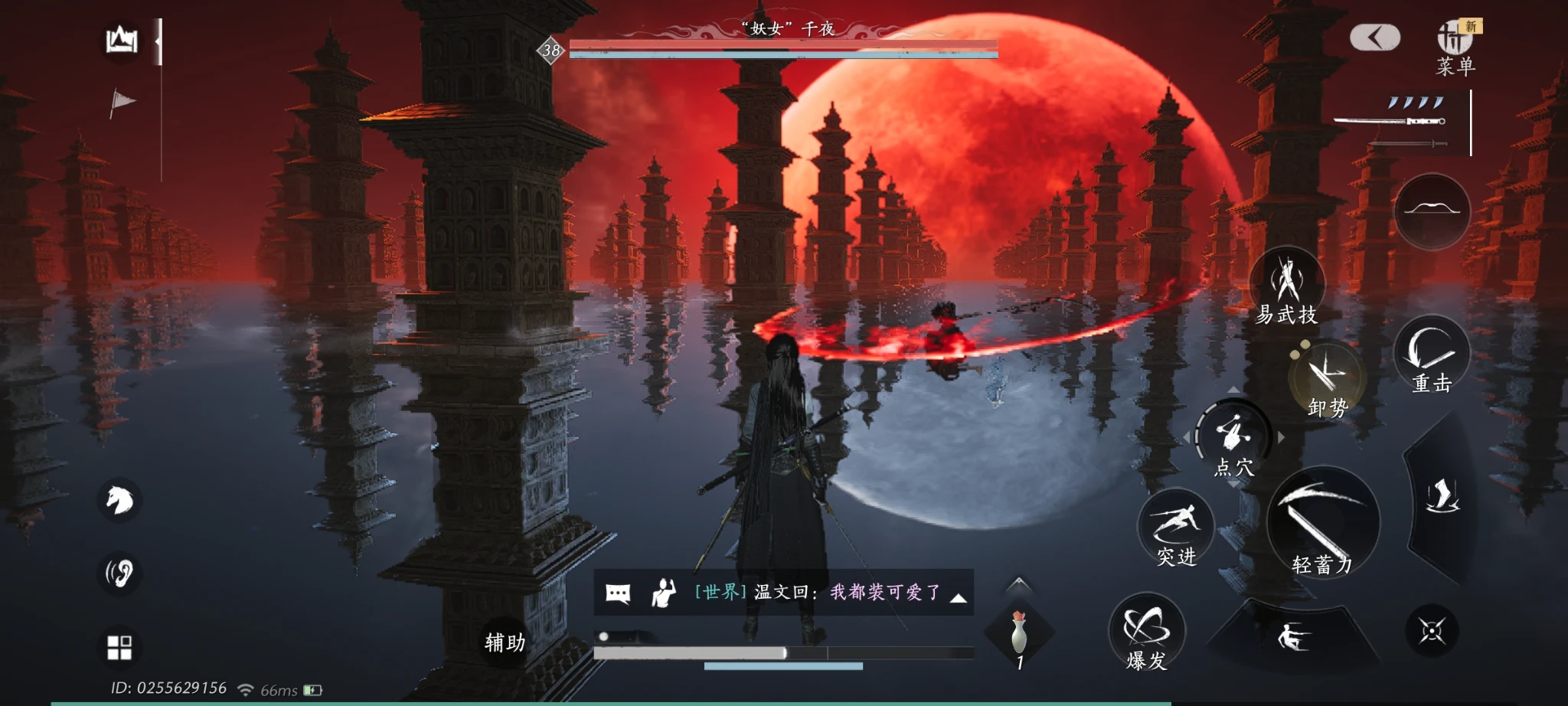Use the healing vase item
The image size is (1568, 706).
pos(1018,634)
